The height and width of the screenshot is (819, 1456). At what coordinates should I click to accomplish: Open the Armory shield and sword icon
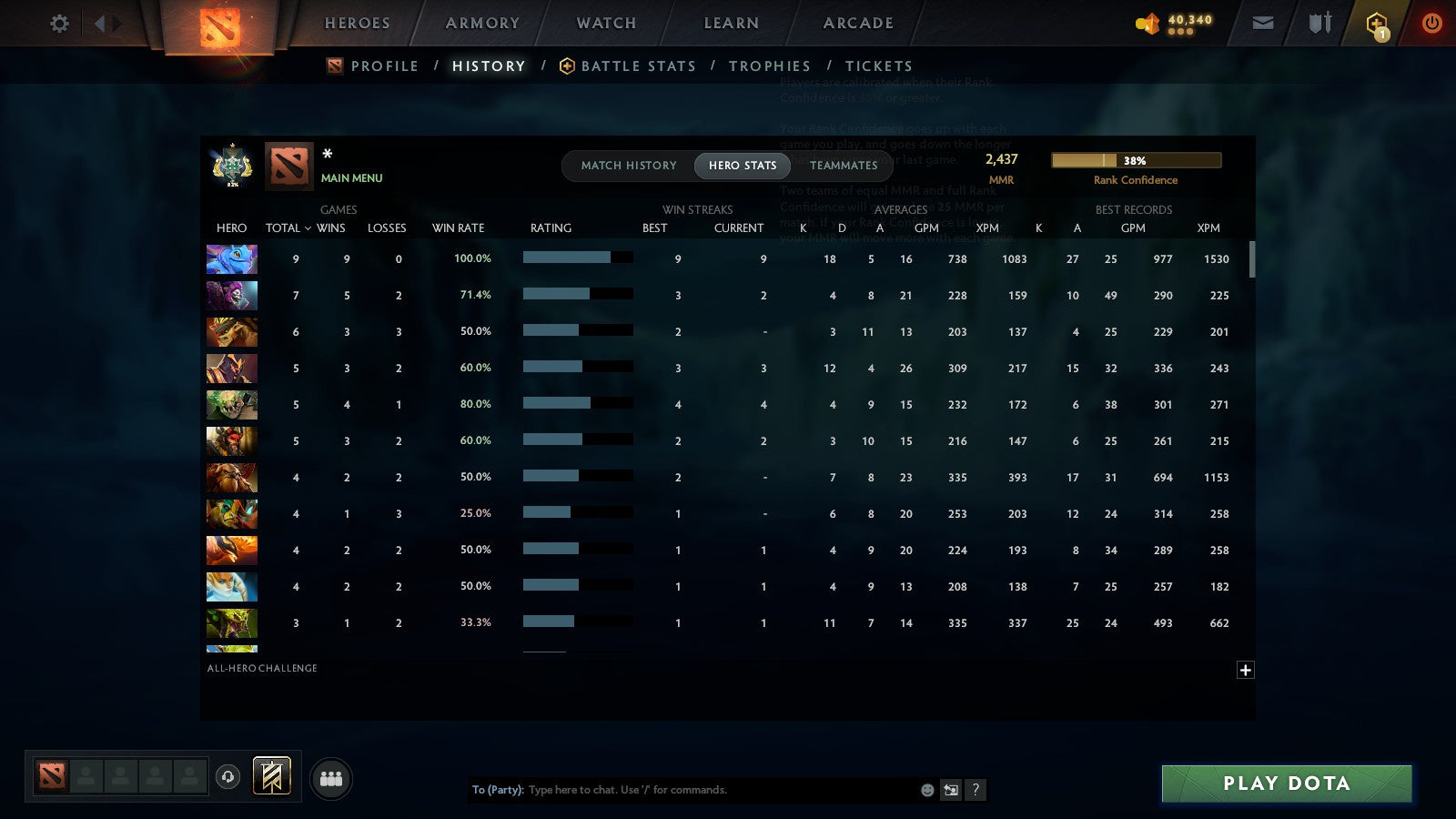(x=1318, y=23)
